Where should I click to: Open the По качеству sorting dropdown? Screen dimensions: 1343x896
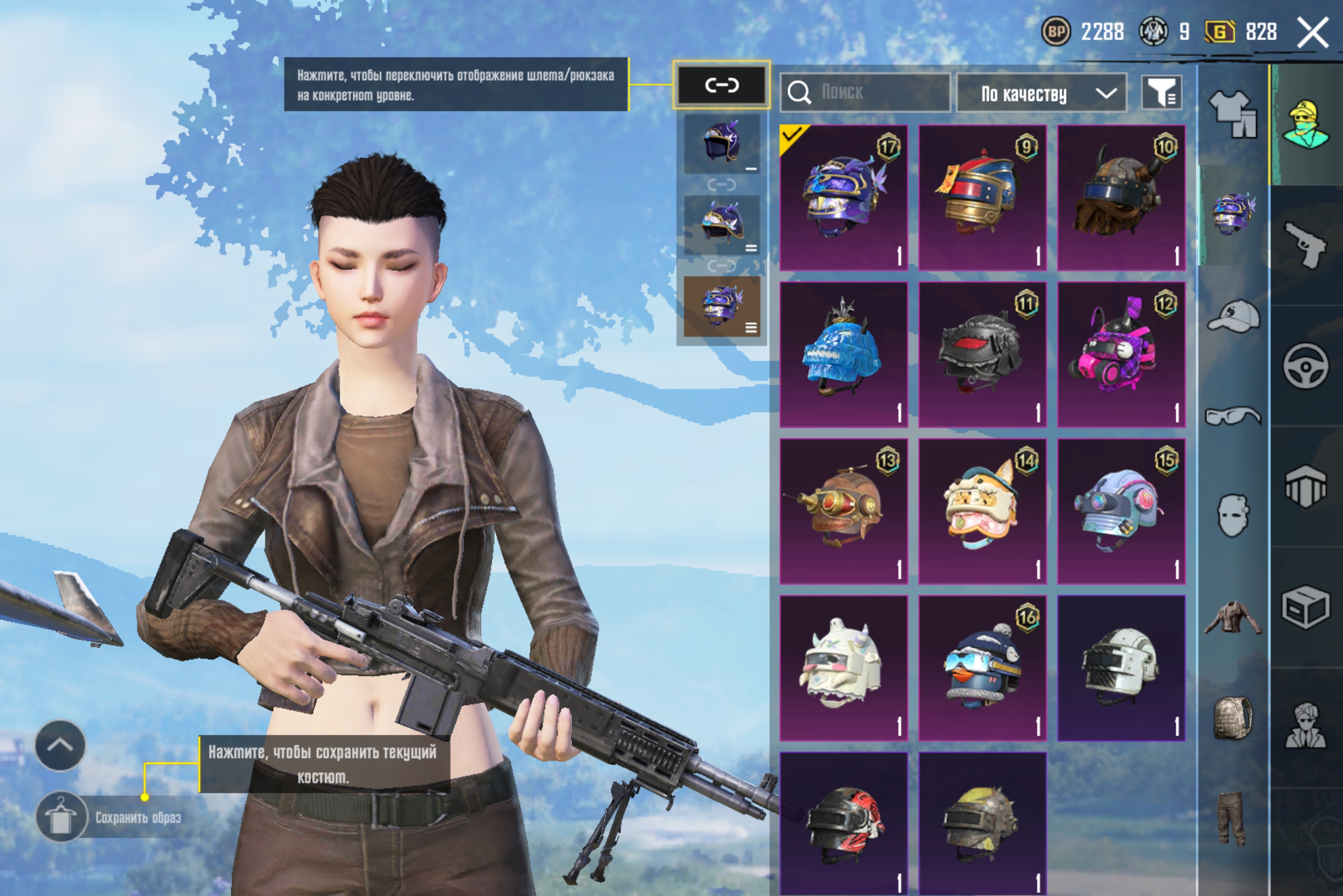(x=1041, y=93)
